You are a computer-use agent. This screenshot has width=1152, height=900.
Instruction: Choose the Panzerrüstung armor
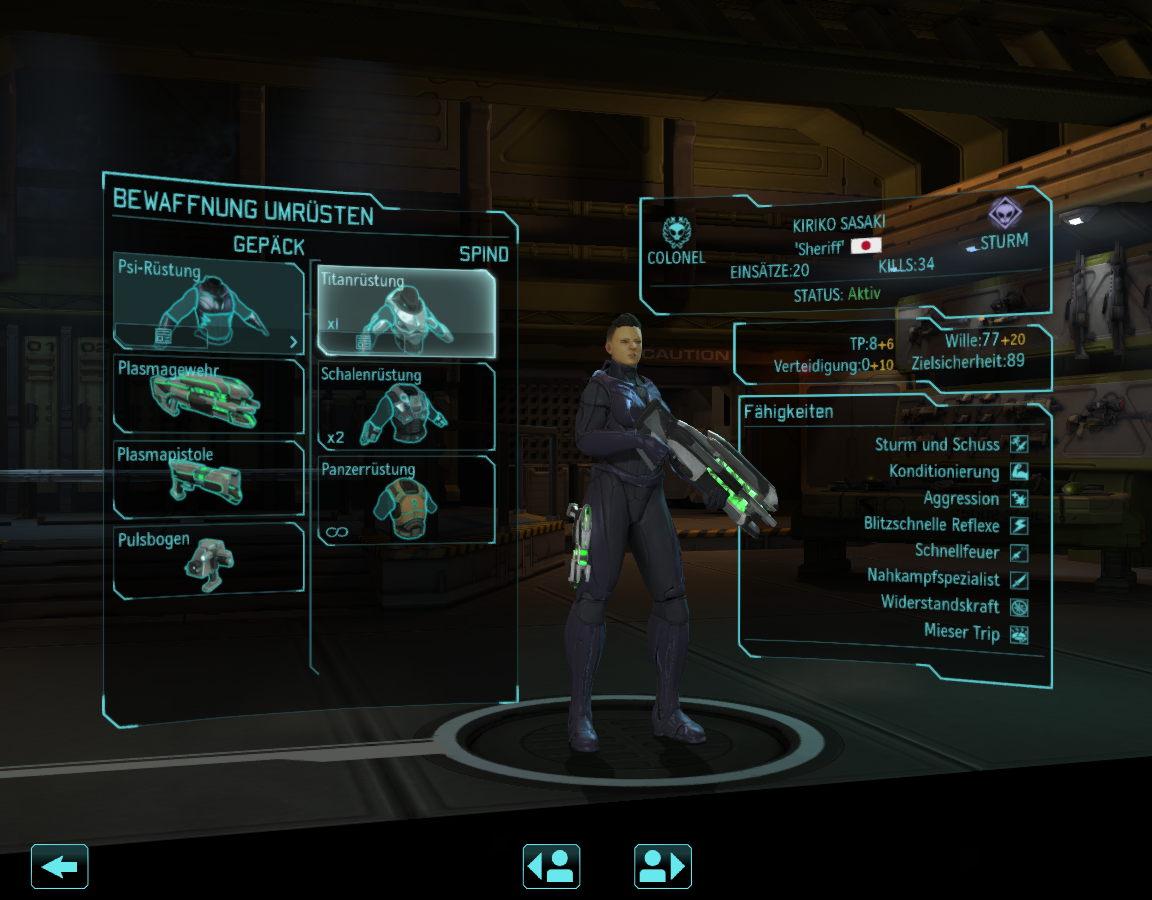pyautogui.click(x=405, y=500)
